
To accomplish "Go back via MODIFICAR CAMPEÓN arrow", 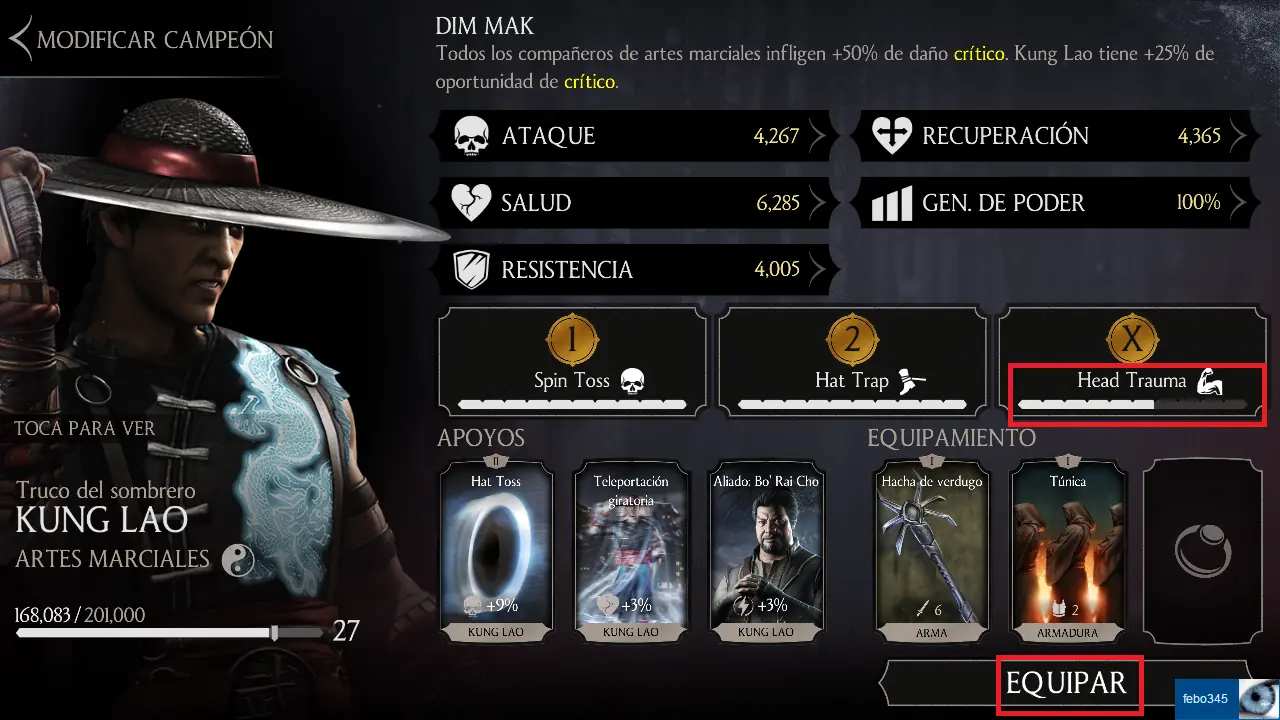I will [20, 39].
